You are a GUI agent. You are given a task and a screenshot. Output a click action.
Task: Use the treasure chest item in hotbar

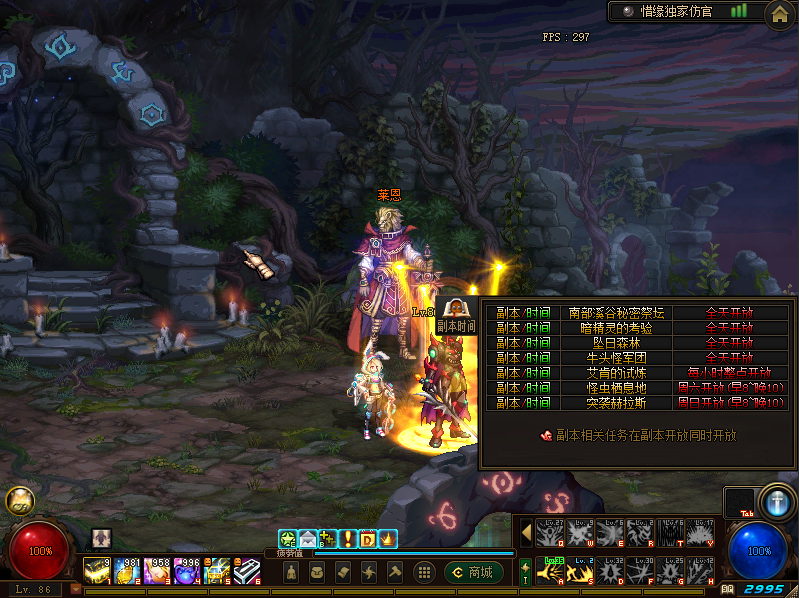[x=218, y=571]
